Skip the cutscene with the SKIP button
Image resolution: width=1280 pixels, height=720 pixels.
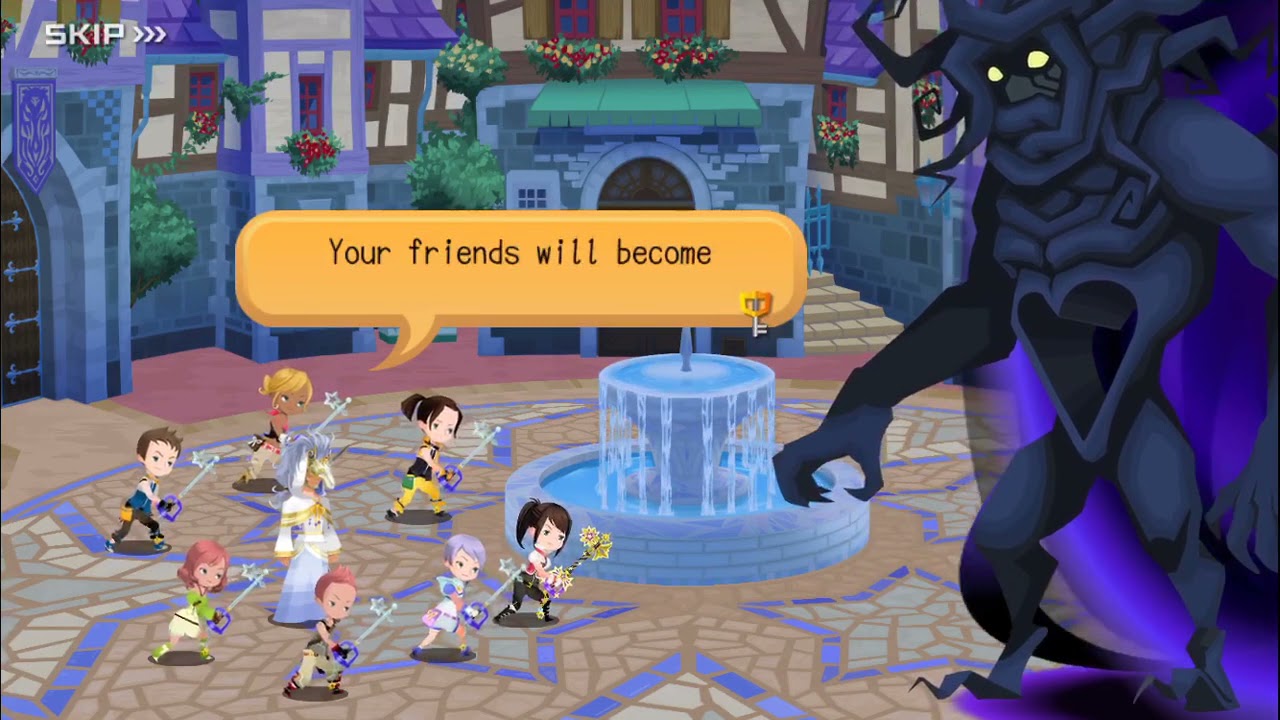104,35
